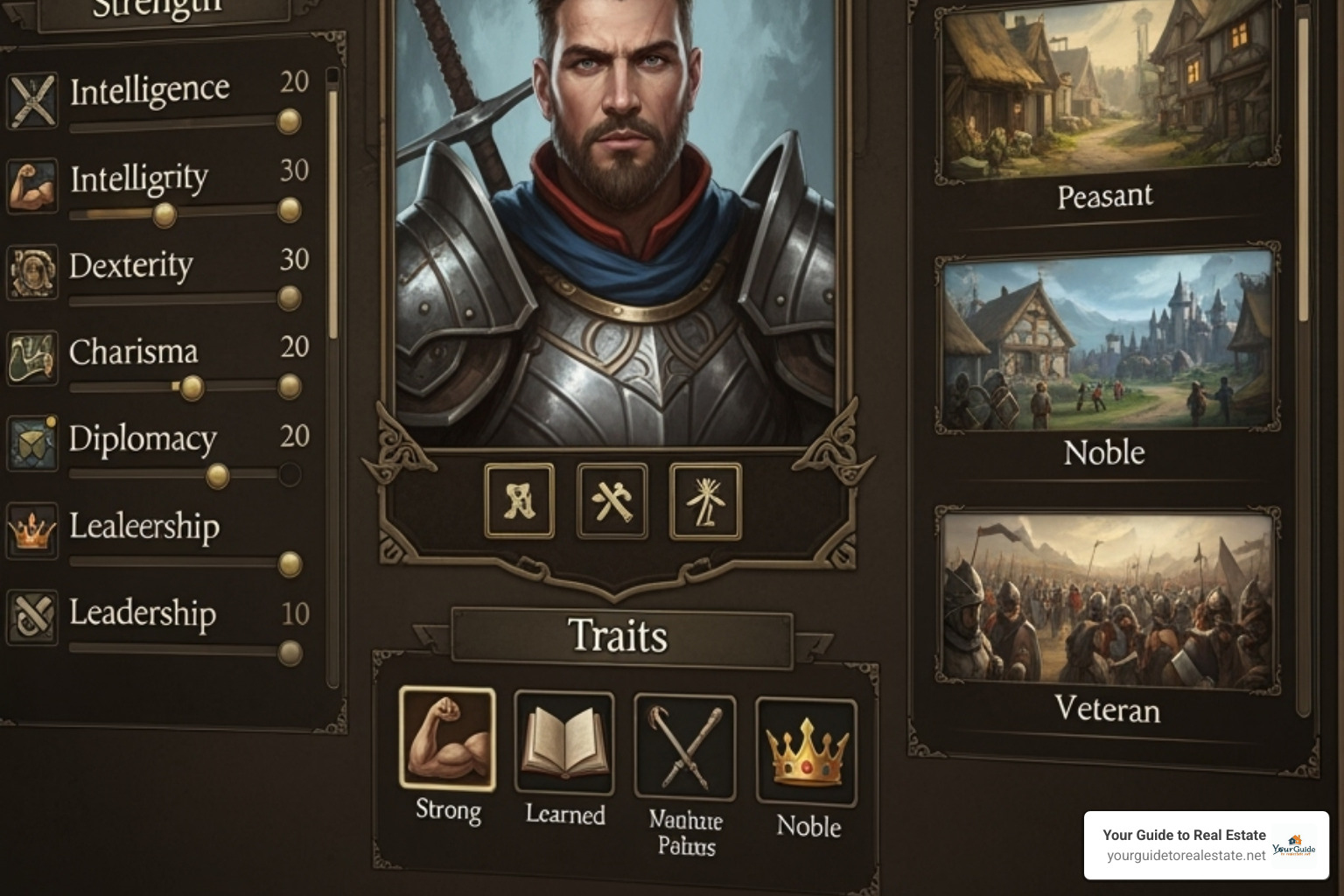Click the flexing arm Intelligrity icon
Screen dimensions: 1344x896
(32, 184)
